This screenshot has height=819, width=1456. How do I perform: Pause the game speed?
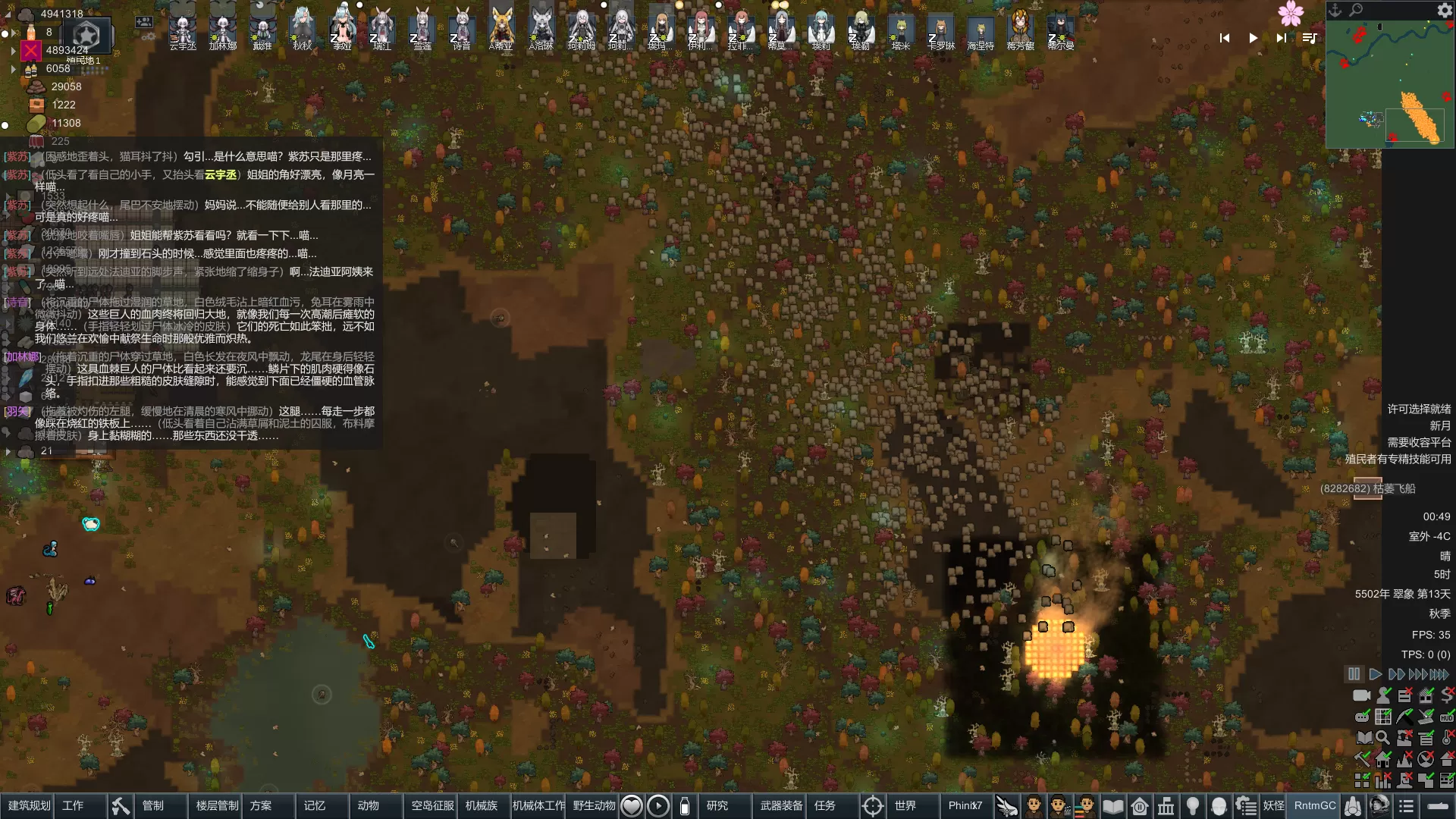click(x=1354, y=674)
